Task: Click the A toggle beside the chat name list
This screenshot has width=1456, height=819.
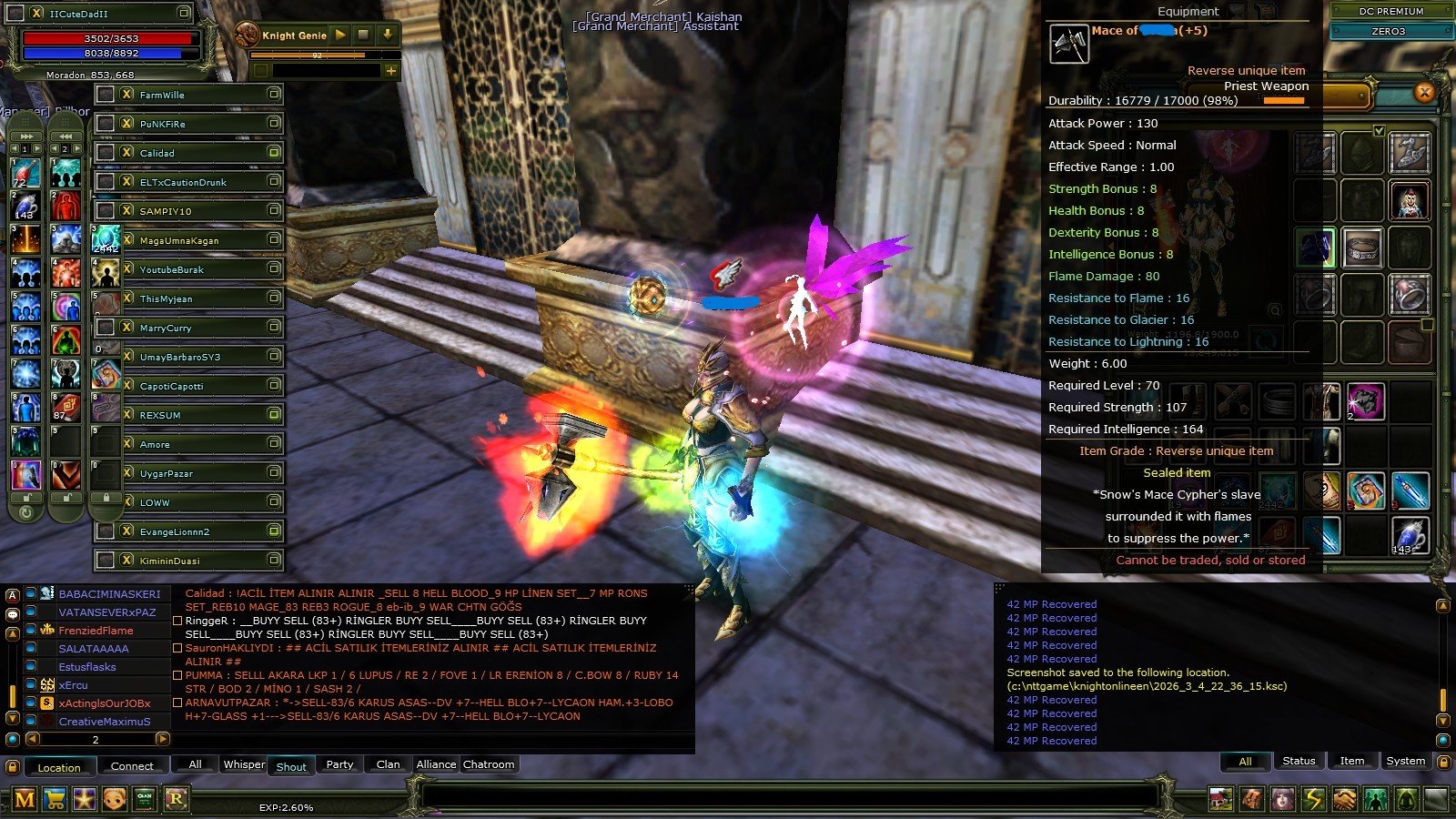Action: coord(11,595)
